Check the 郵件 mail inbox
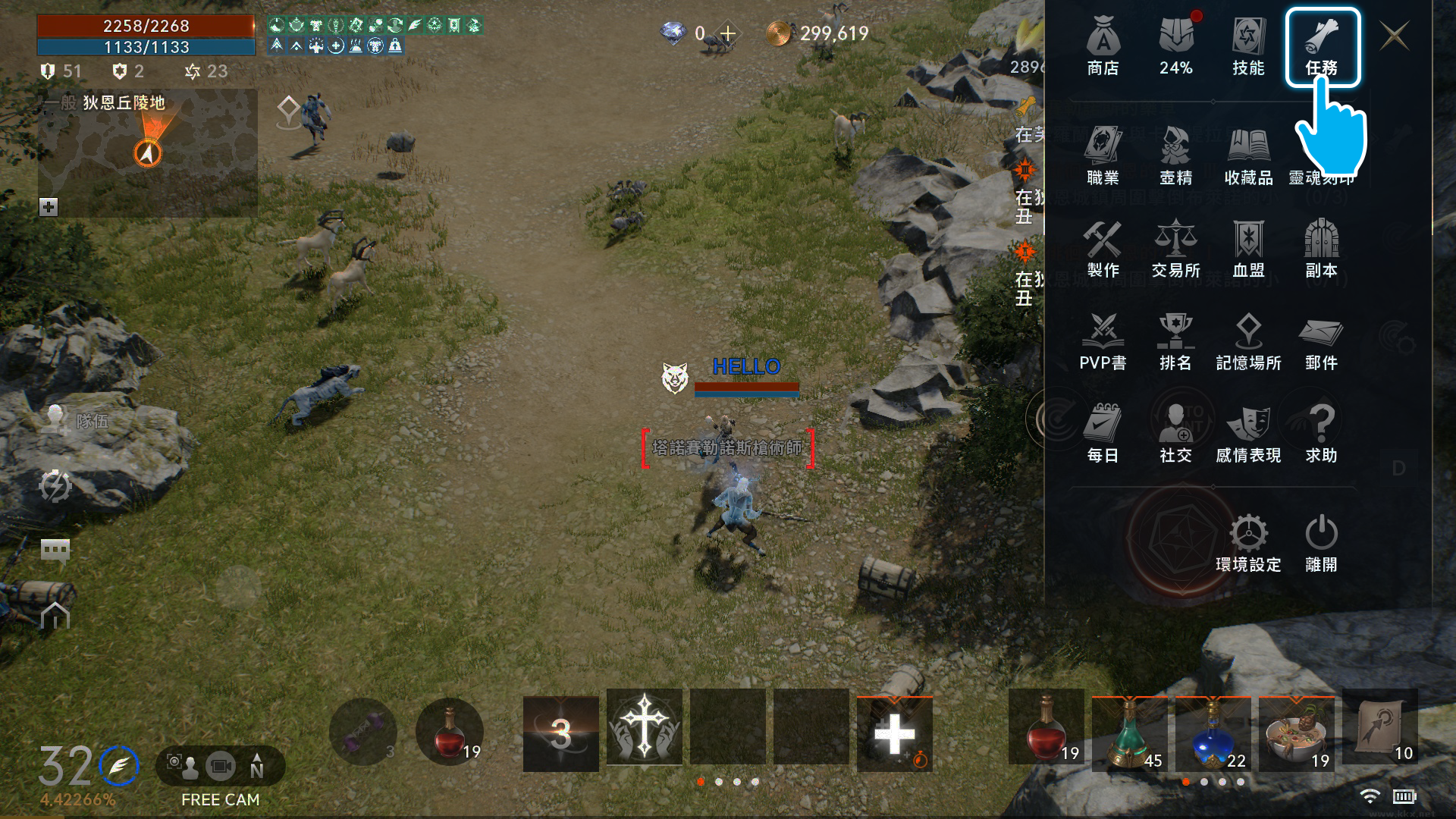This screenshot has width=1456, height=819. pos(1321,341)
